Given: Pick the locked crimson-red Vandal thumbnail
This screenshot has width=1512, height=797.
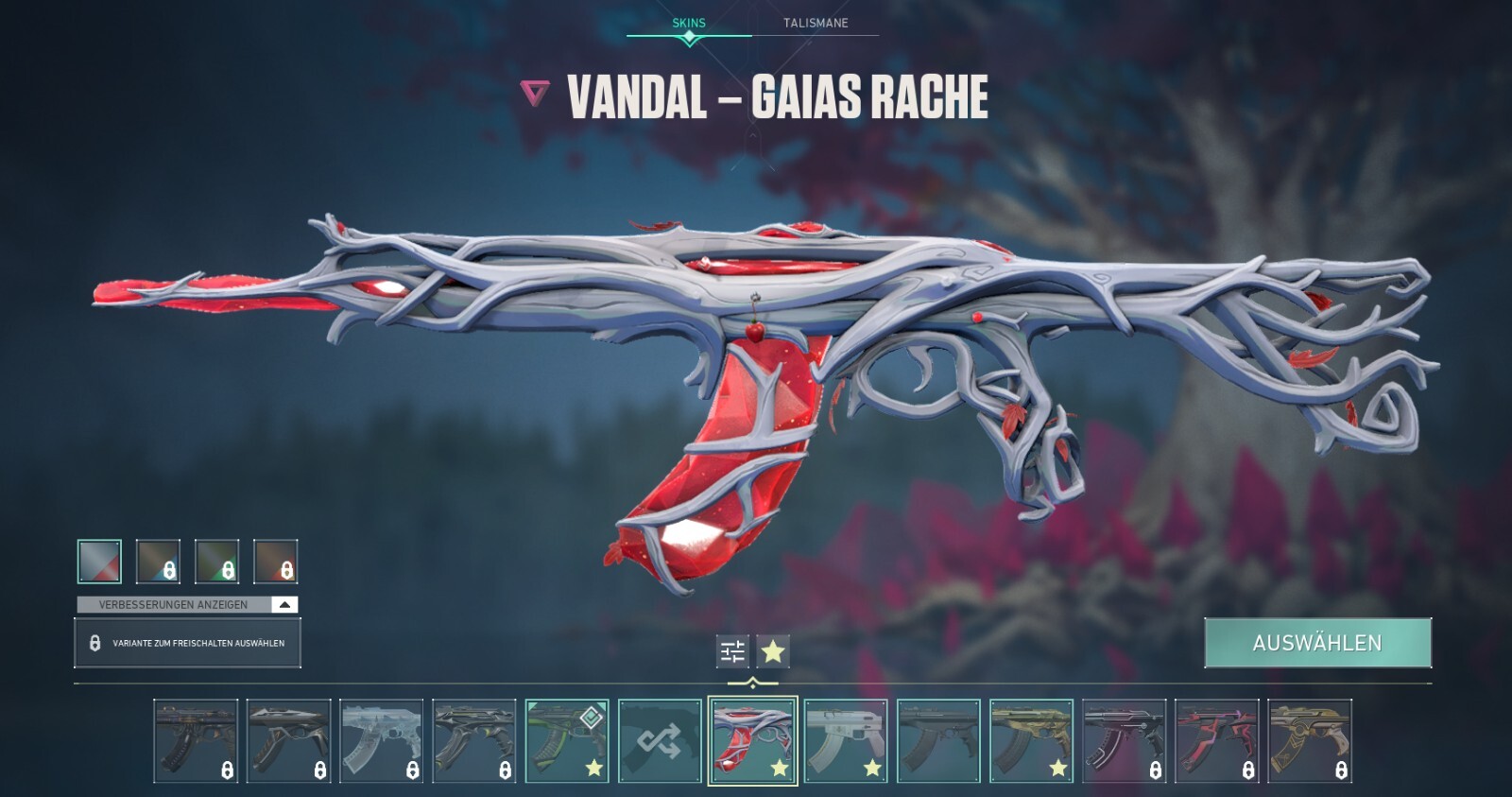Looking at the screenshot, I should [1216, 741].
